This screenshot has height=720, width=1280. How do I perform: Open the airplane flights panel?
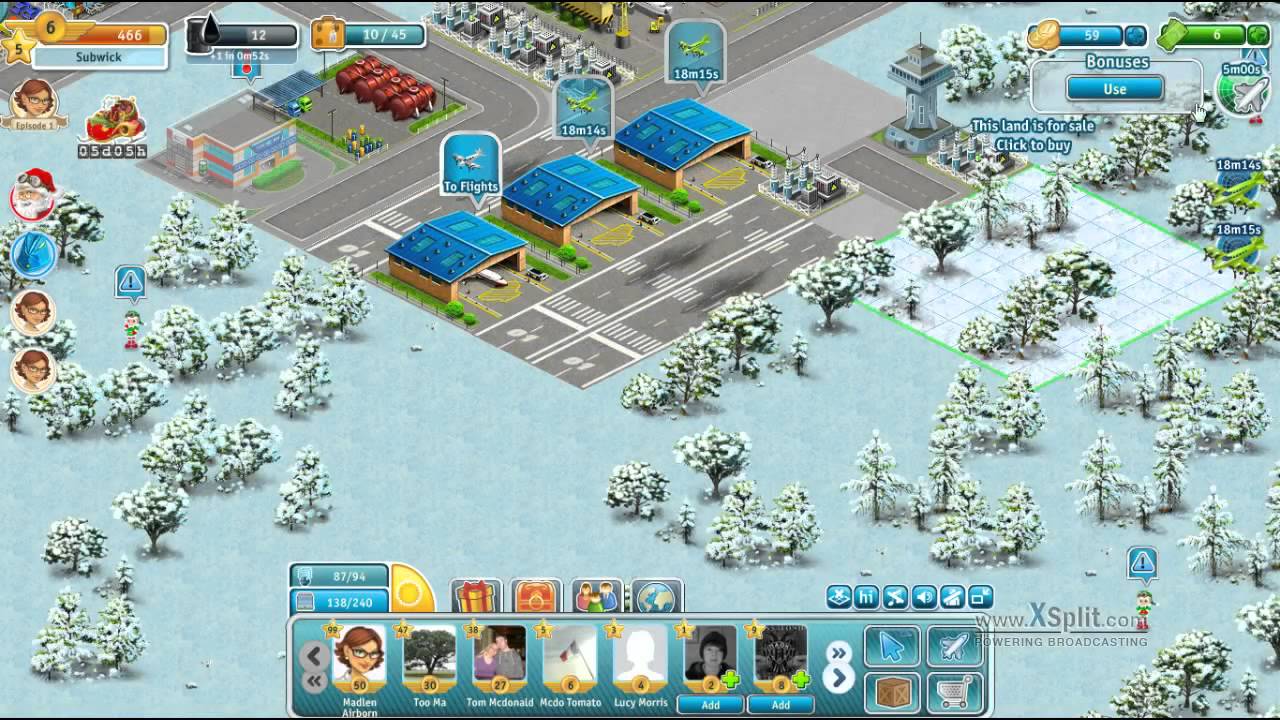[x=954, y=647]
